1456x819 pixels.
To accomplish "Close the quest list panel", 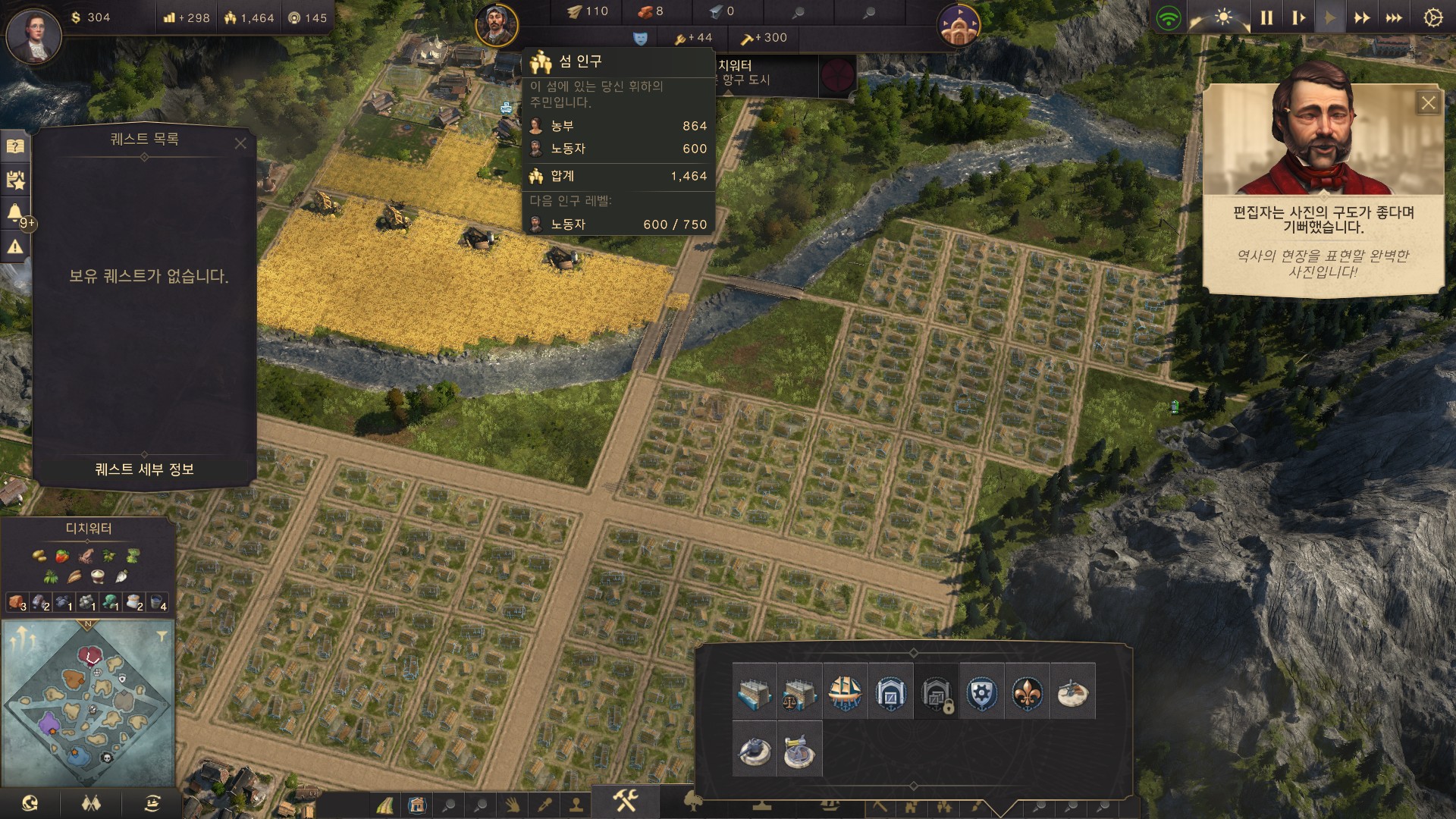I will coord(240,143).
